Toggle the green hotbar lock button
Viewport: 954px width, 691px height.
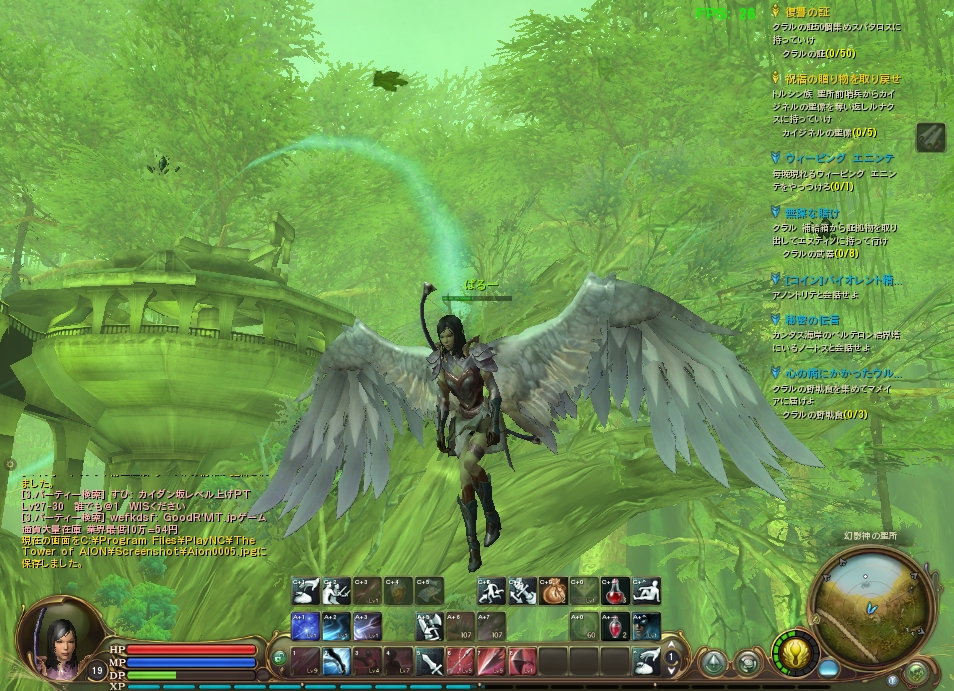pos(279,658)
